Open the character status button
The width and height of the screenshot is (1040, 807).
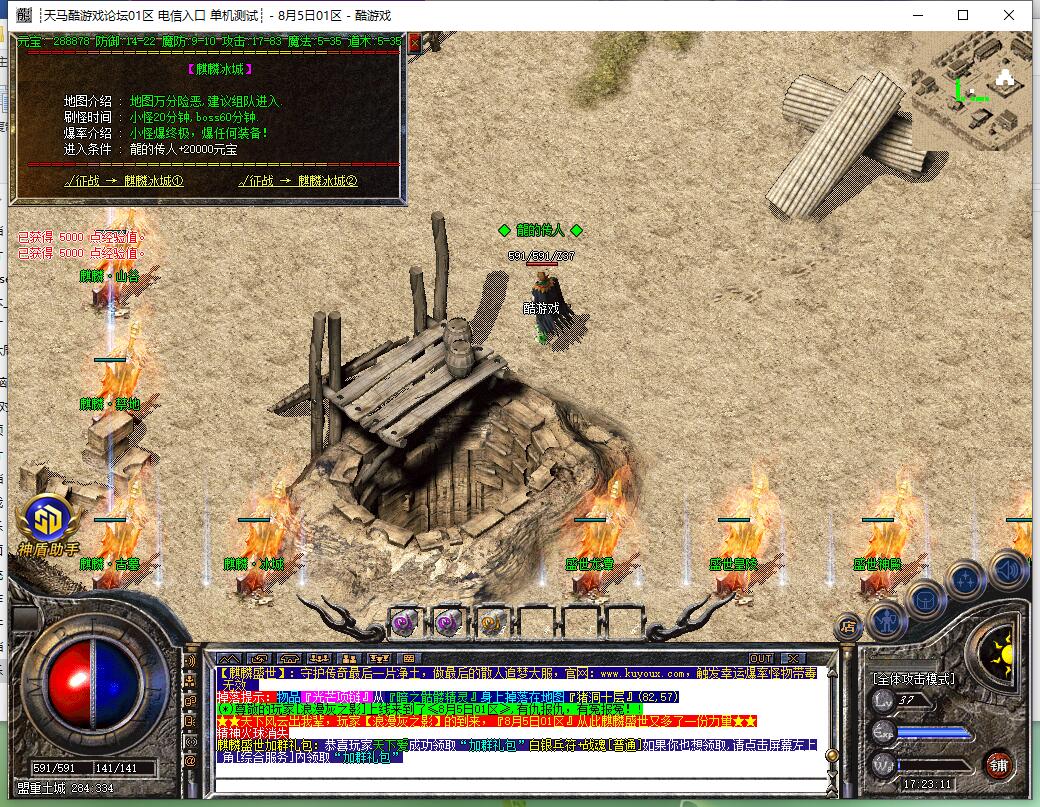click(x=886, y=620)
